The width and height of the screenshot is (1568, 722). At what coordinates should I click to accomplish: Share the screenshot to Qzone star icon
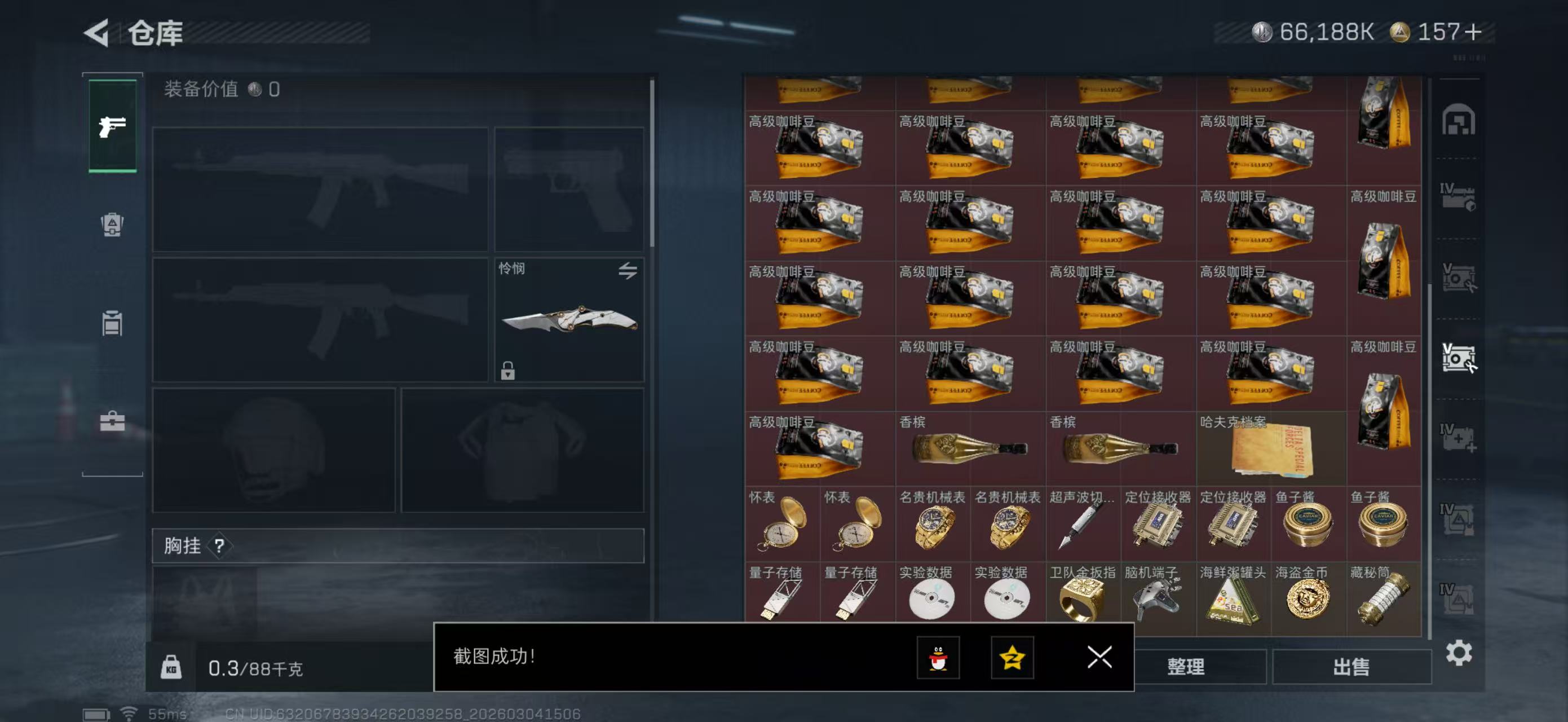coord(1012,658)
